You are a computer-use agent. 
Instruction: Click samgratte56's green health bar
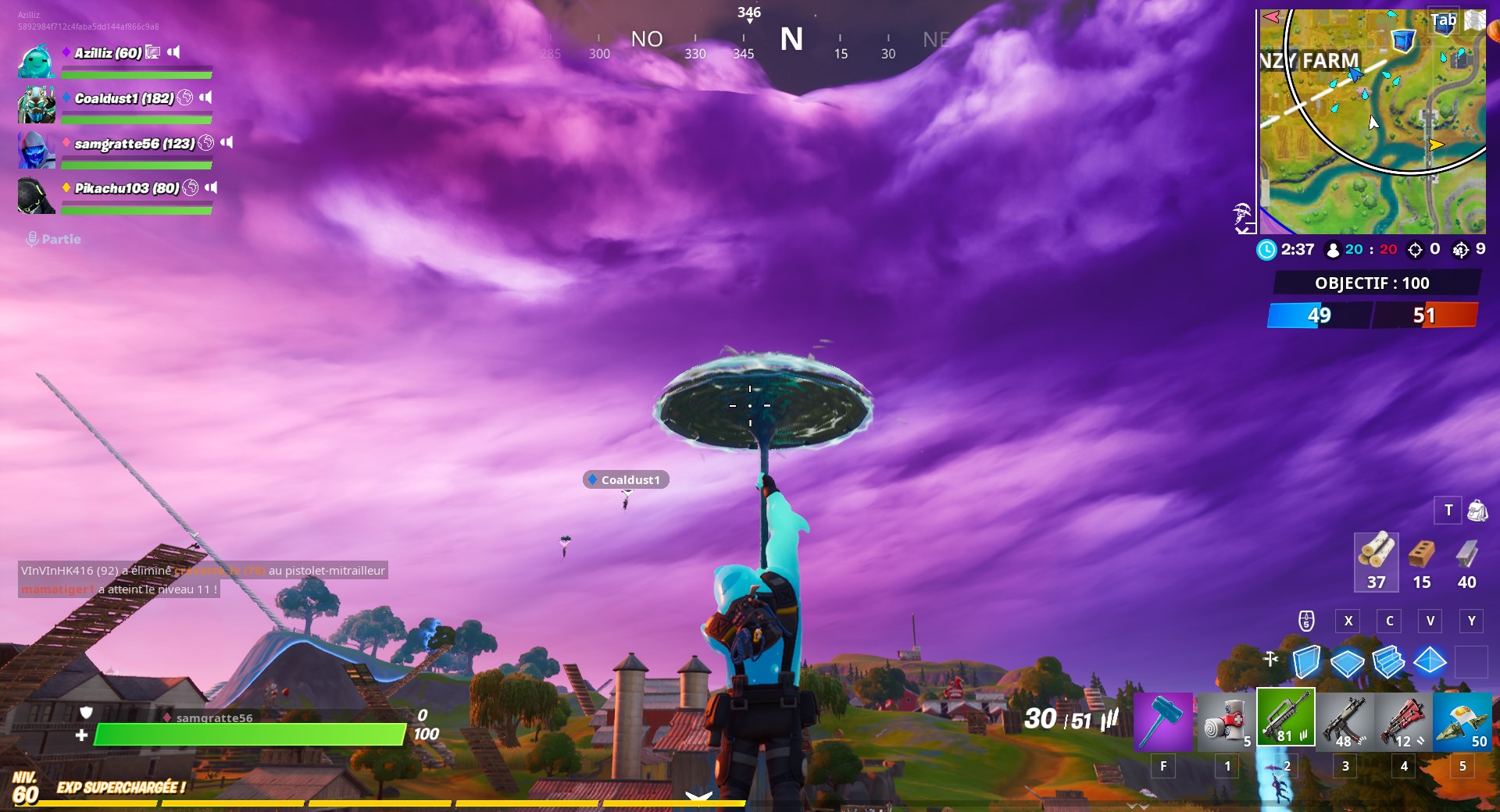pos(250,735)
